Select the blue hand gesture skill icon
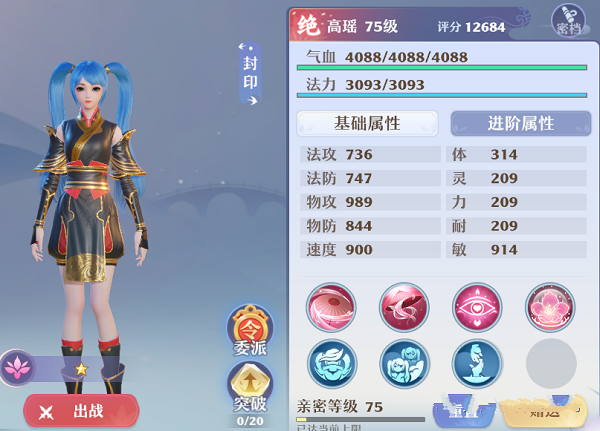 pyautogui.click(x=477, y=363)
